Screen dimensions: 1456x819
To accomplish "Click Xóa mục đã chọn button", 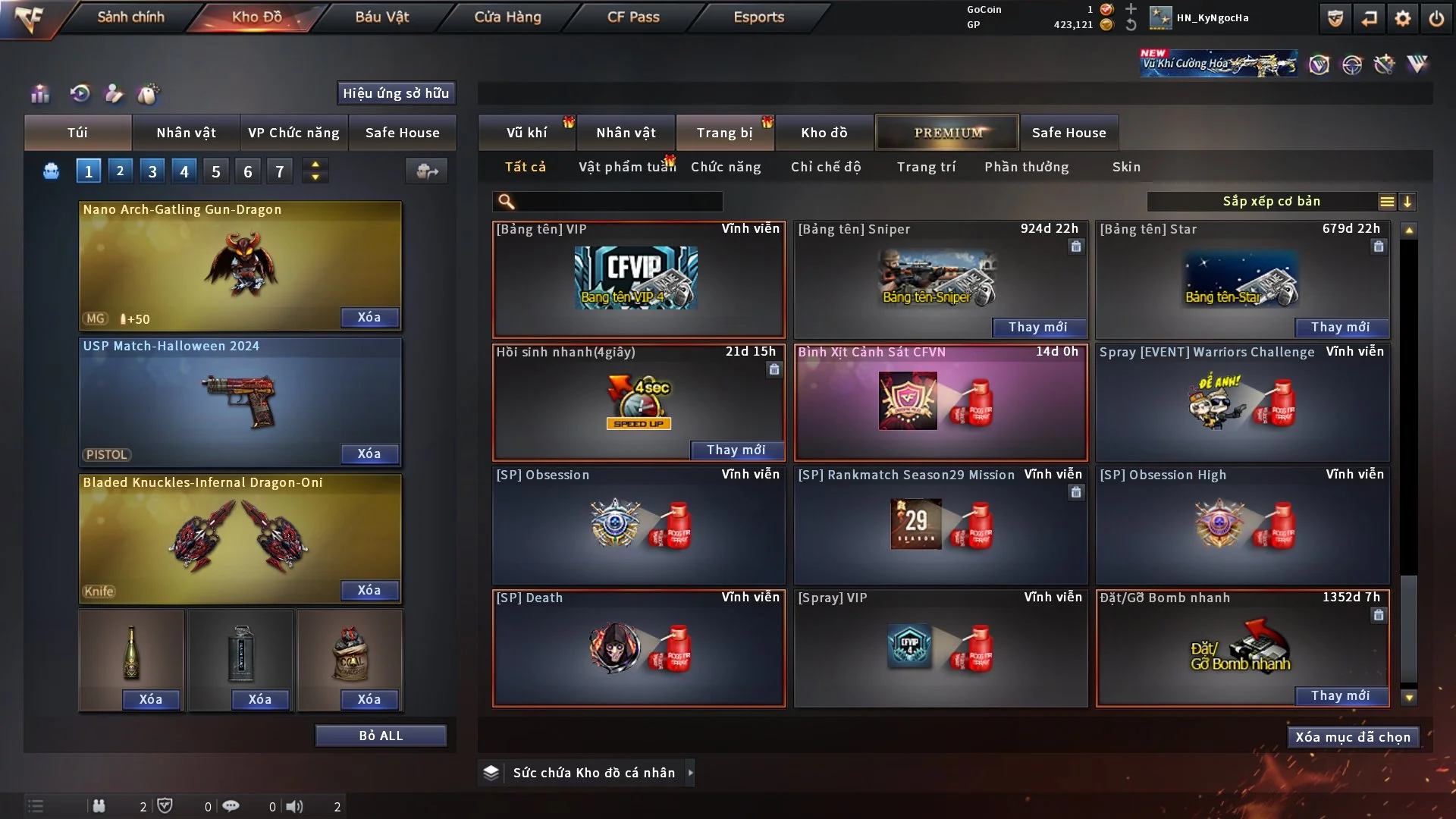I will point(1352,737).
